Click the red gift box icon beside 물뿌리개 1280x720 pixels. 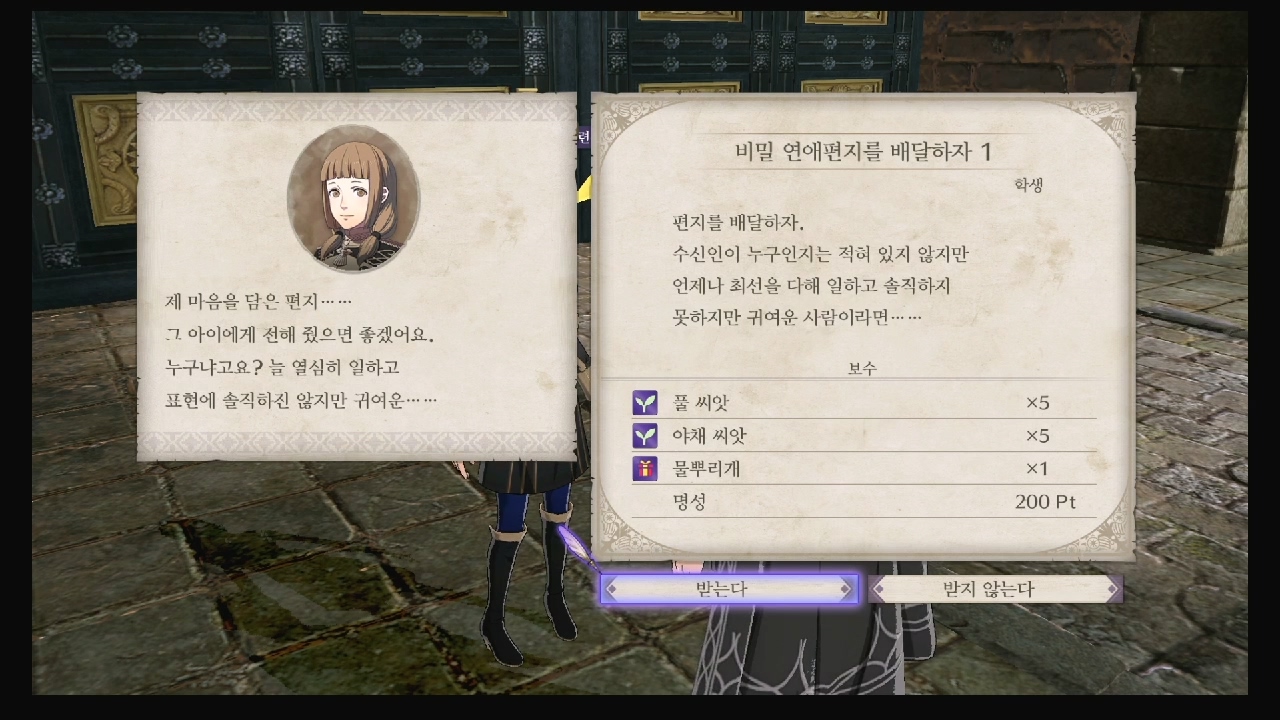643,468
